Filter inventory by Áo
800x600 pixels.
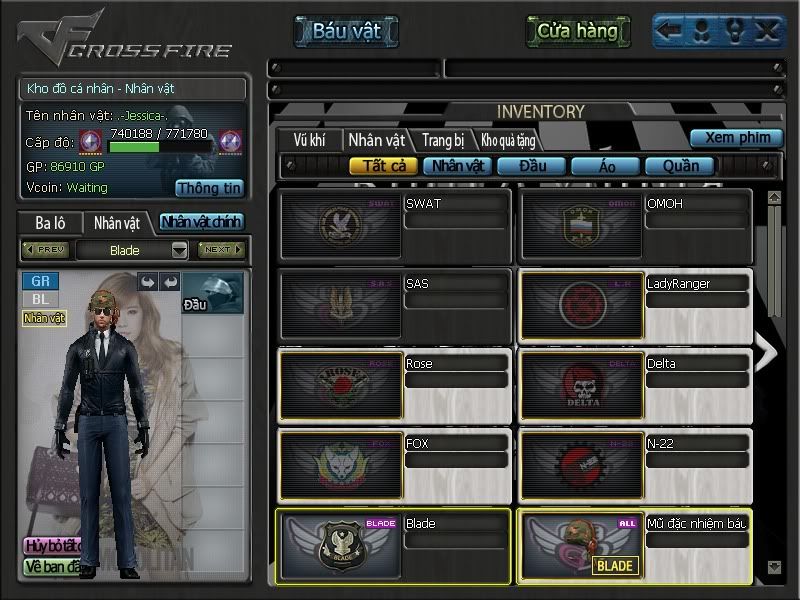click(607, 166)
